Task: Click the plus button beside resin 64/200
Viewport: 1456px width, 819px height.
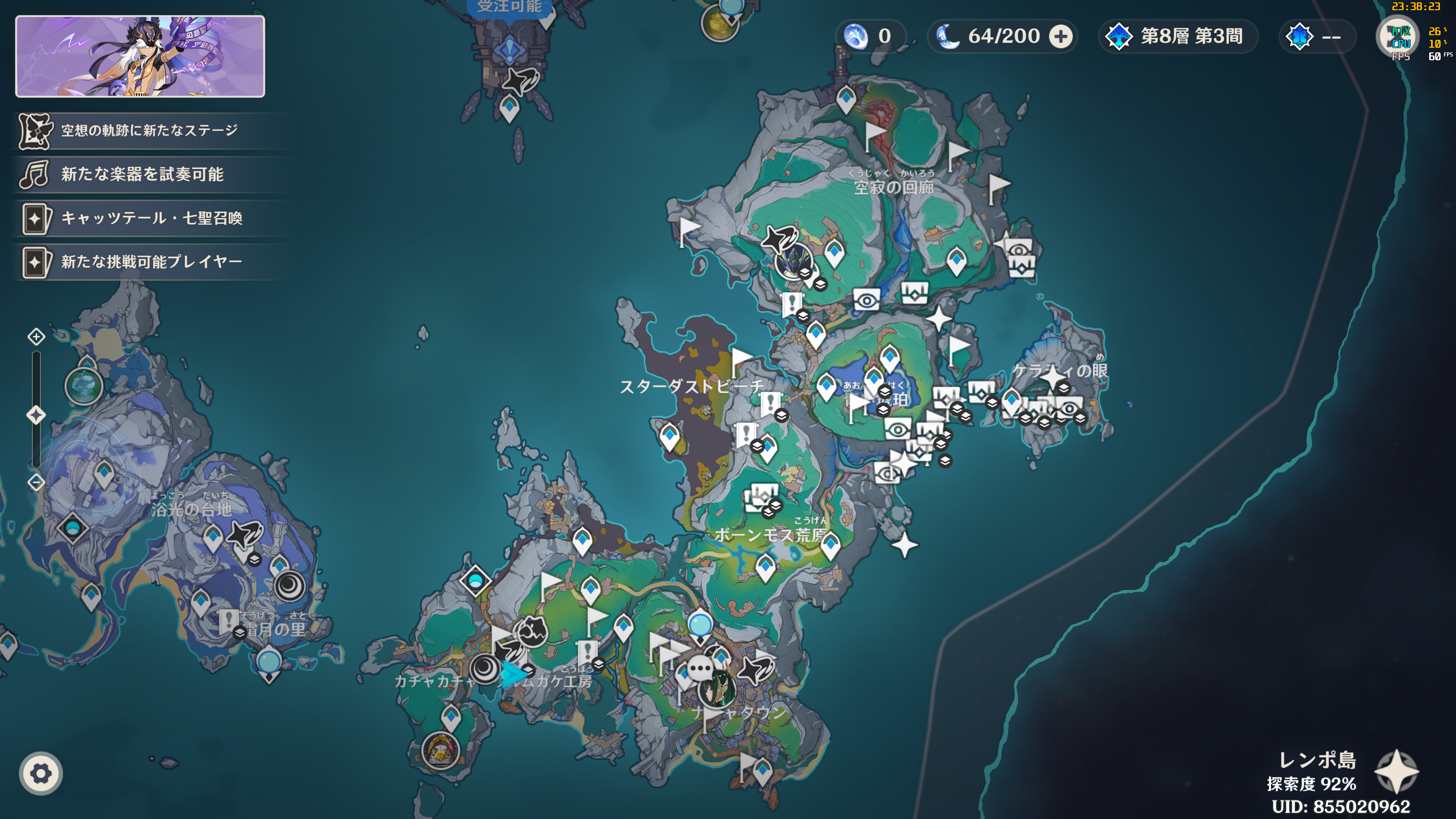Action: click(x=1061, y=37)
